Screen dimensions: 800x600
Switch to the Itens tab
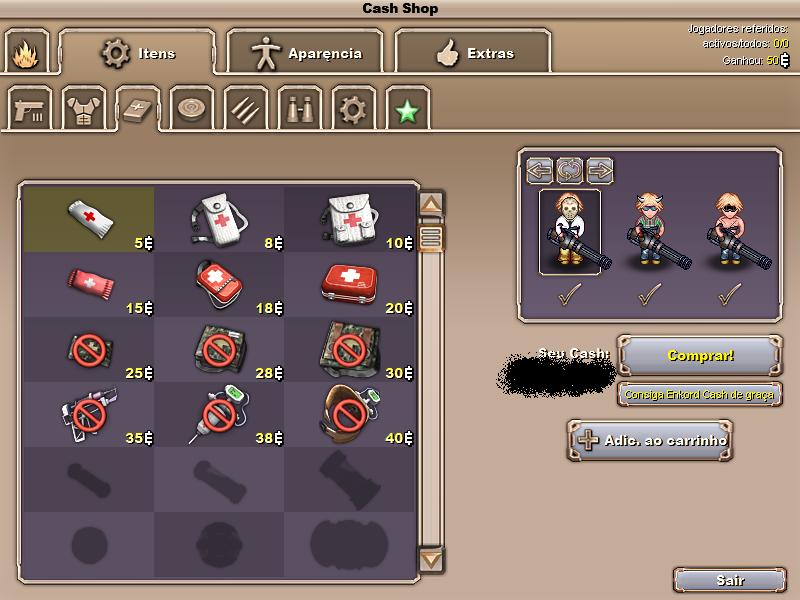pyautogui.click(x=137, y=52)
